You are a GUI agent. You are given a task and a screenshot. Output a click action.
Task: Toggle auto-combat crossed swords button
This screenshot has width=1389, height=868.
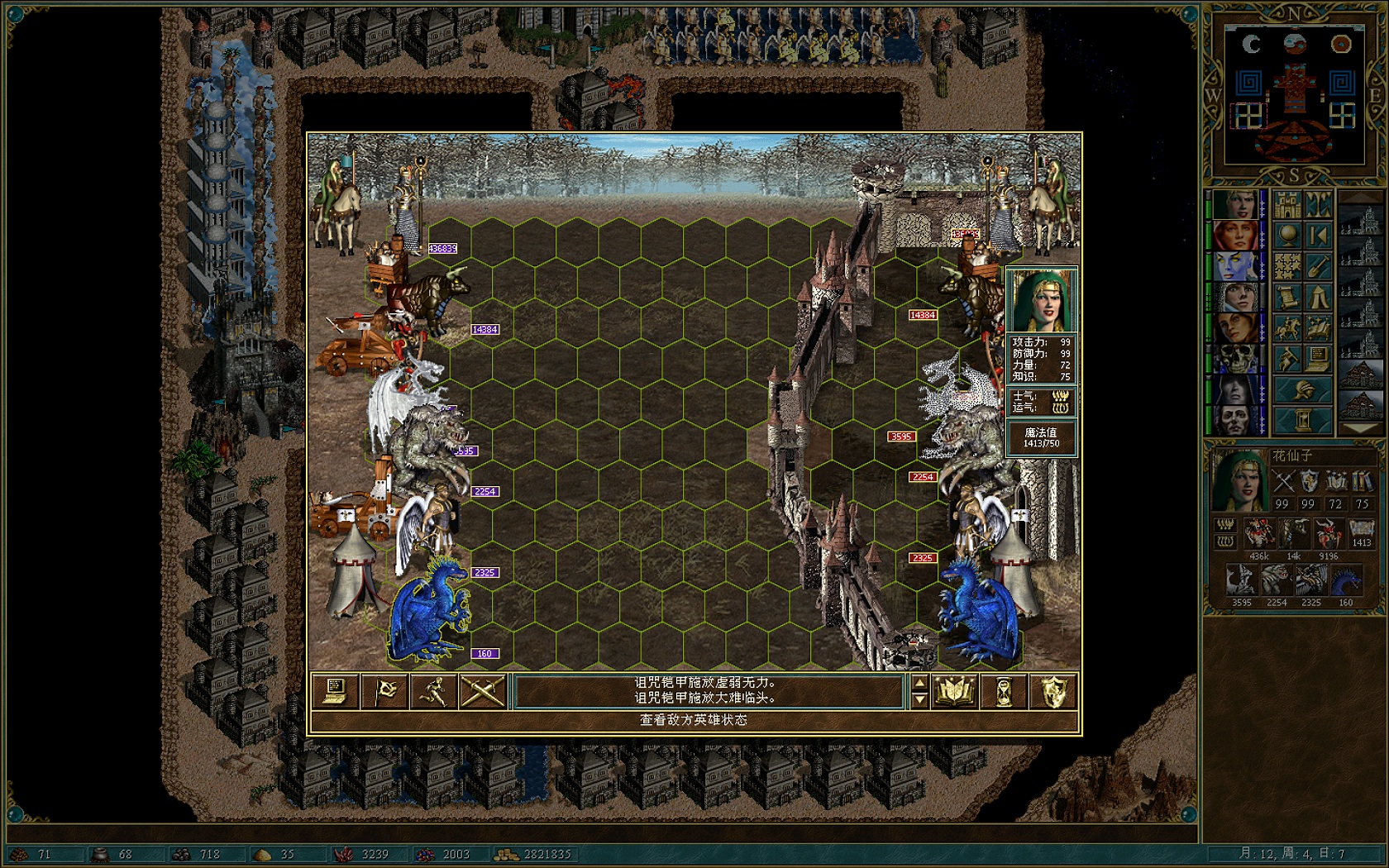[x=483, y=692]
